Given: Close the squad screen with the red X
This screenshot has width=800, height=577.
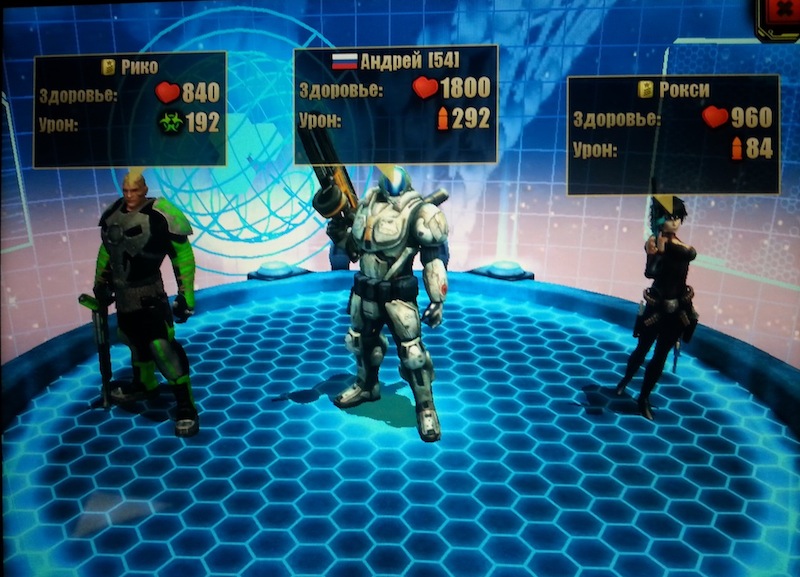Looking at the screenshot, I should click(x=783, y=14).
